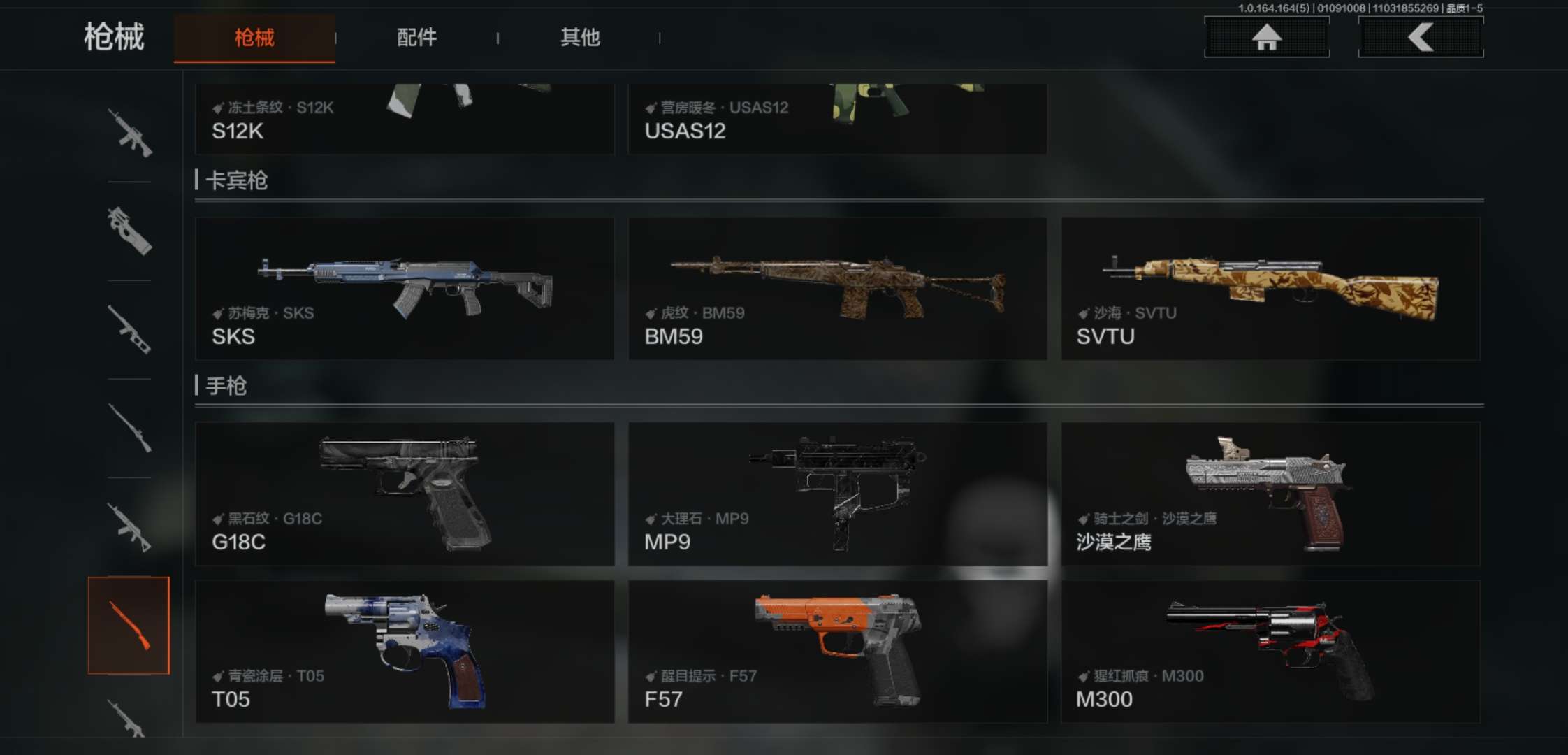This screenshot has width=1568, height=755.
Task: Open the BM59 tiger-stripe card
Action: (x=837, y=289)
